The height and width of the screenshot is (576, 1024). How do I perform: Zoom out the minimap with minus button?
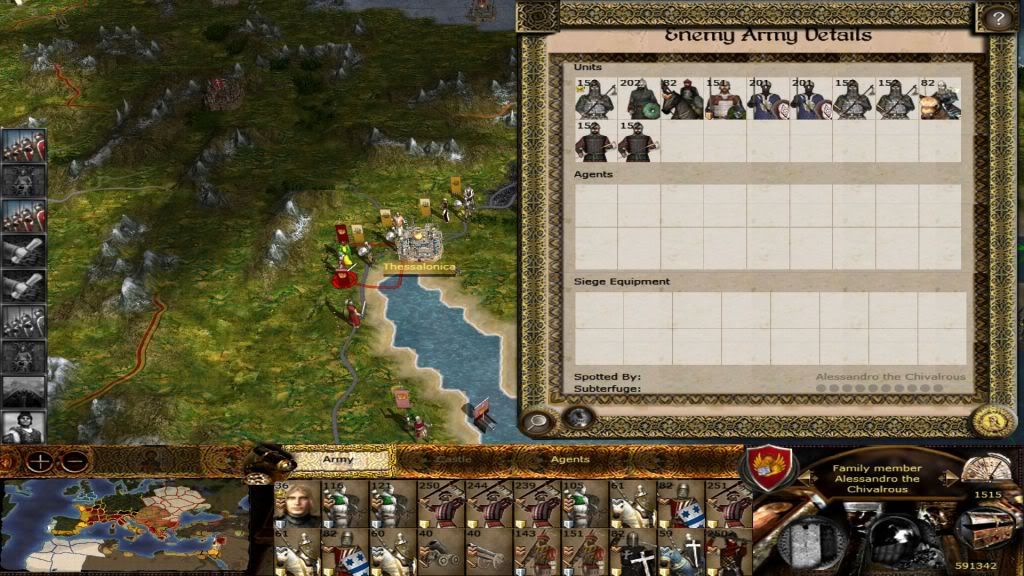pyautogui.click(x=73, y=462)
